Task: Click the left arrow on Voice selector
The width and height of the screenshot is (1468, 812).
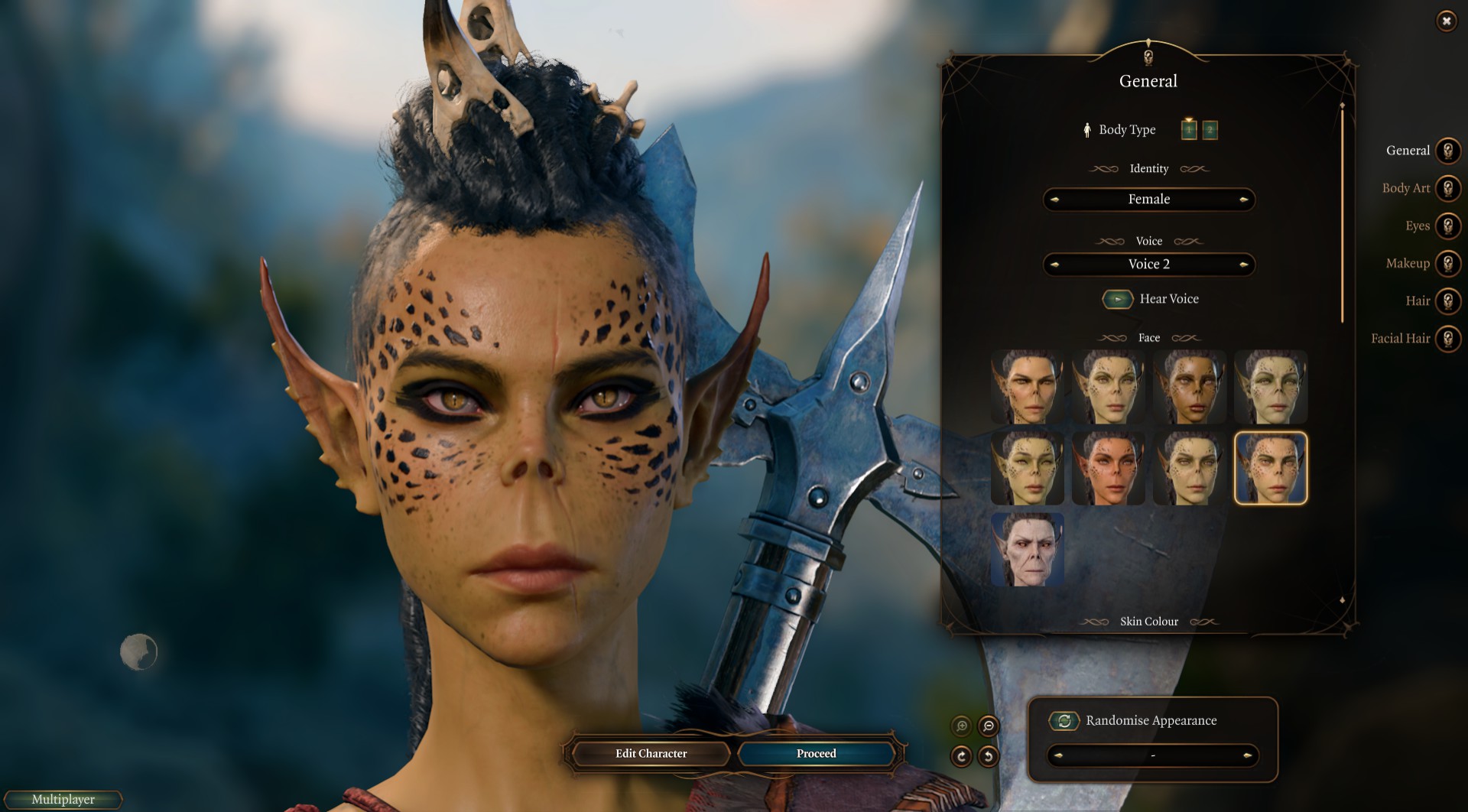Action: 1055,265
